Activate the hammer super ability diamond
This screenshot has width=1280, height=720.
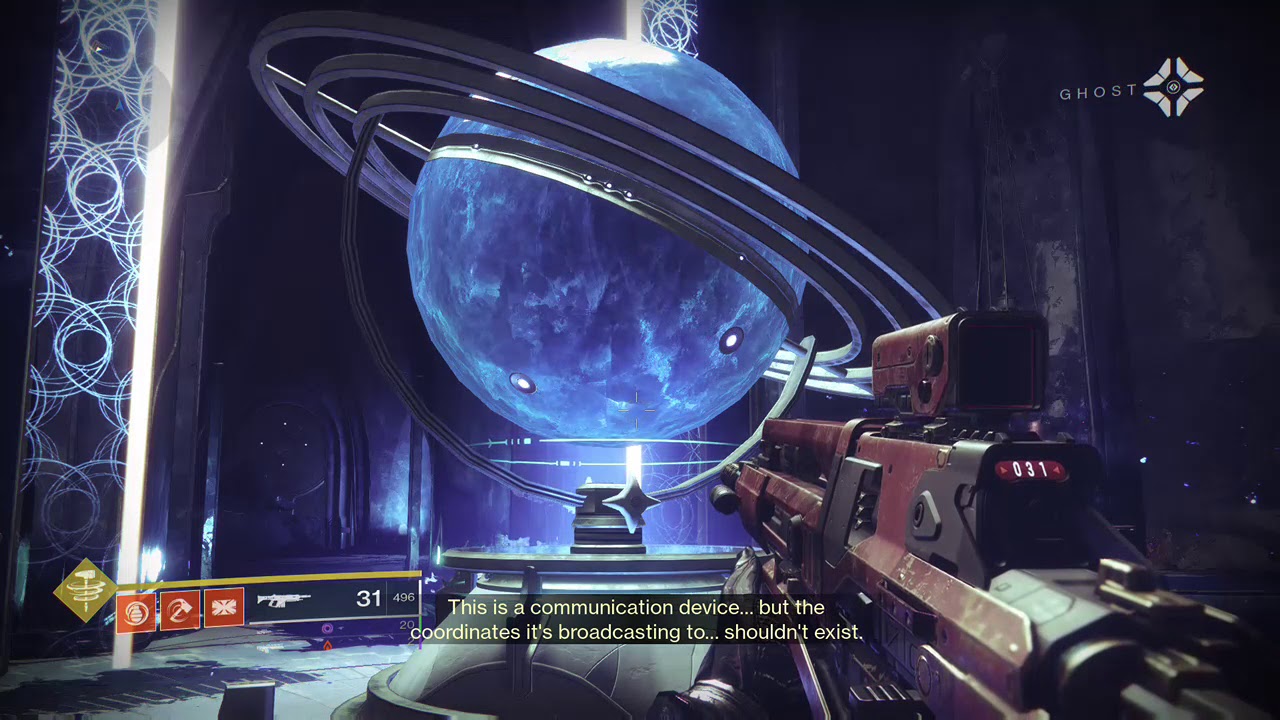(x=85, y=590)
